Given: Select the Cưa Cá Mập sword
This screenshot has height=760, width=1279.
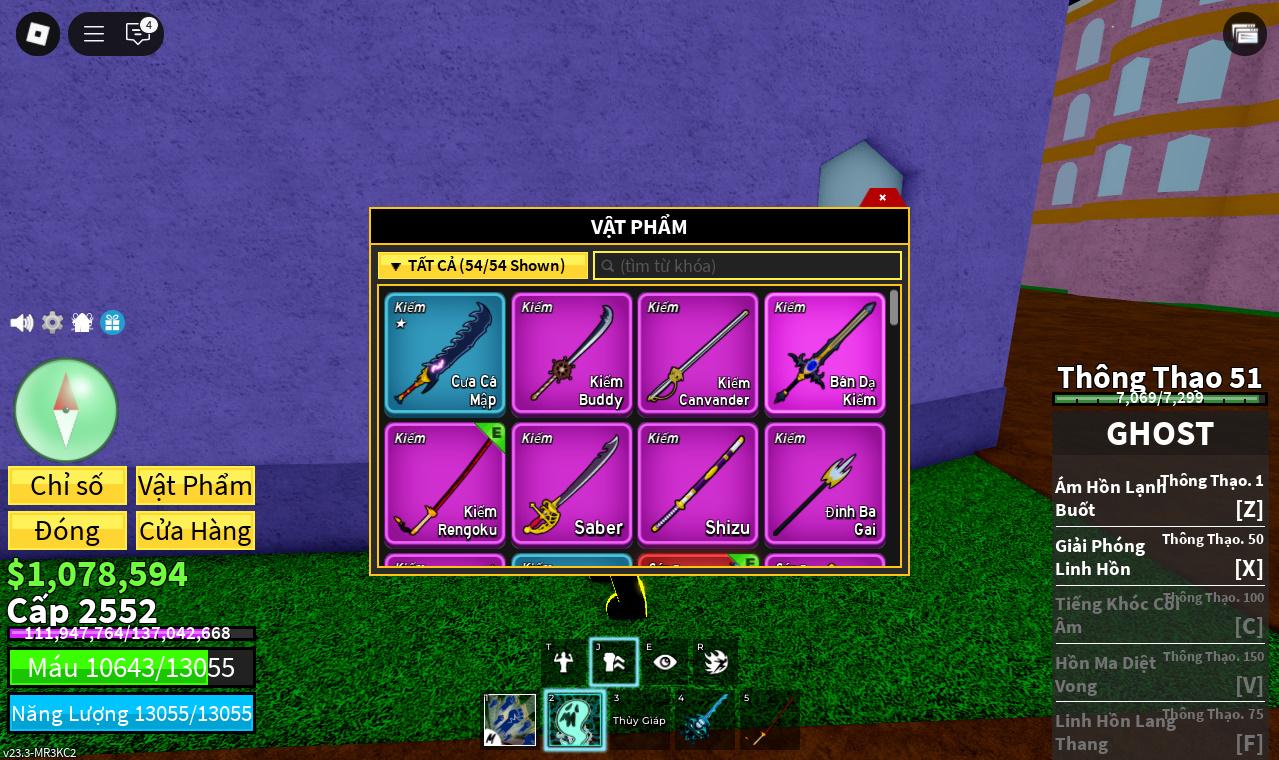Looking at the screenshot, I should (445, 353).
